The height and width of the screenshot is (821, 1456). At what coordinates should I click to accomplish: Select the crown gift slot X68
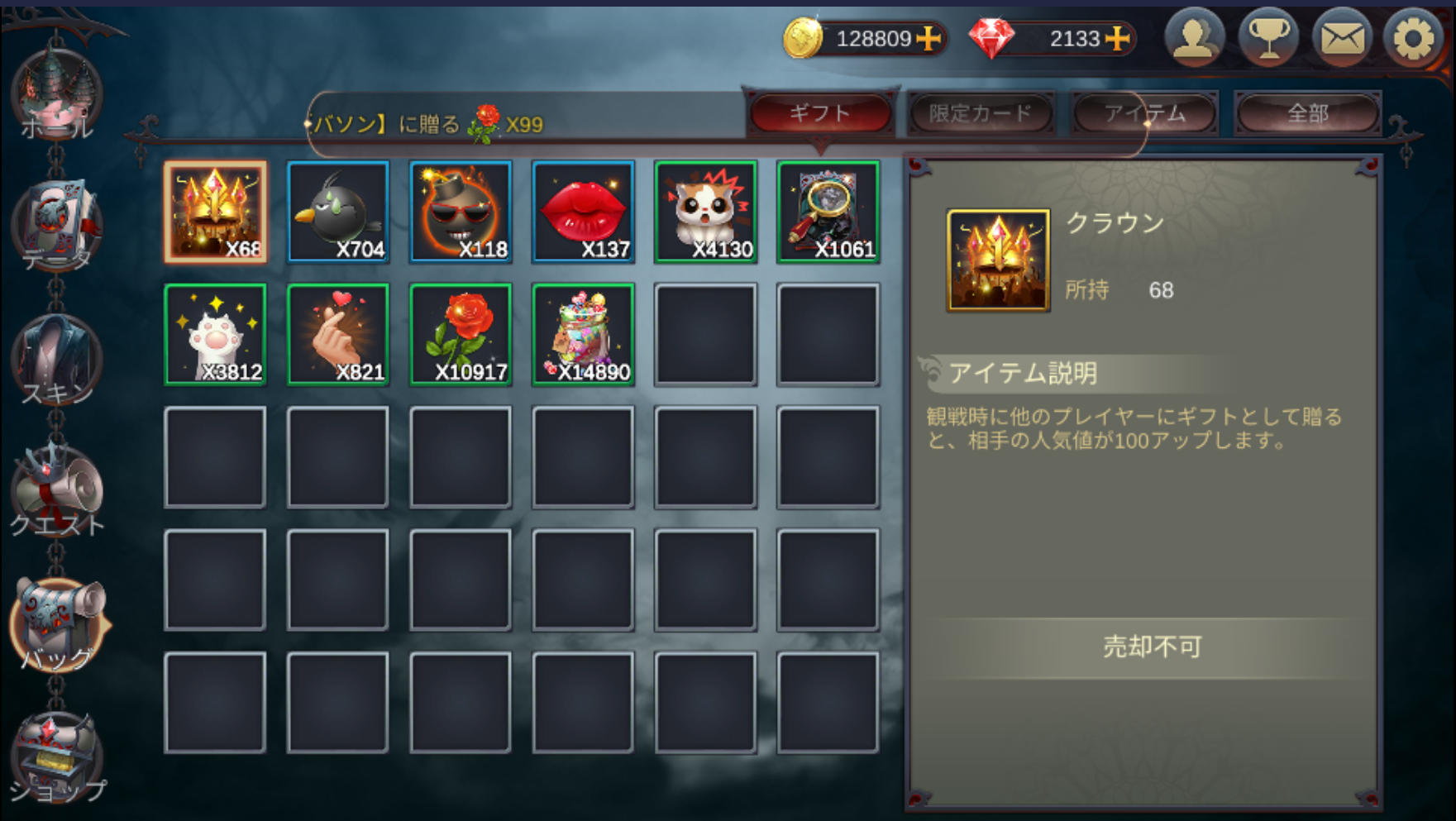(215, 212)
